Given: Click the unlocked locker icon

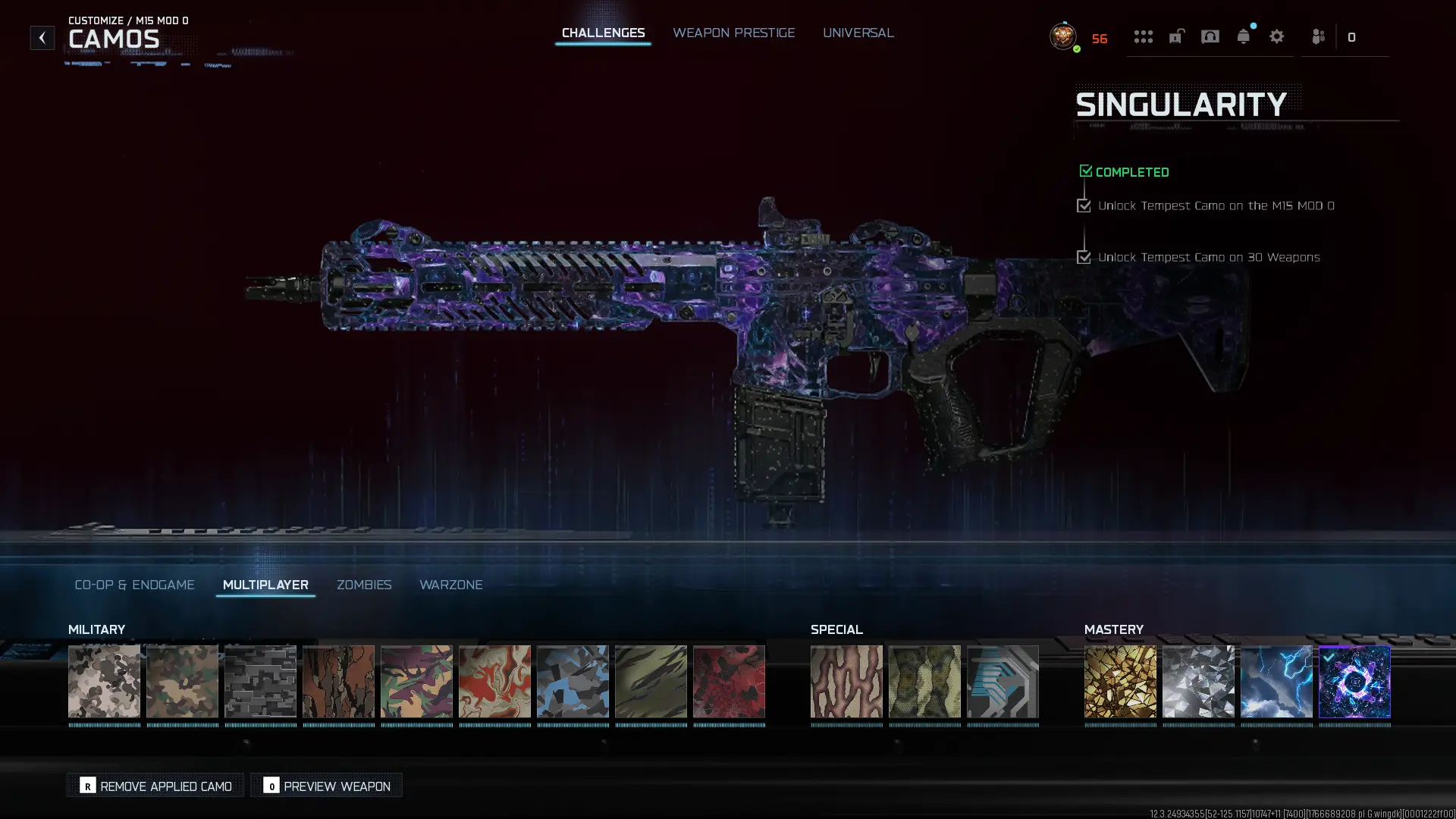Looking at the screenshot, I should pos(1176,36).
